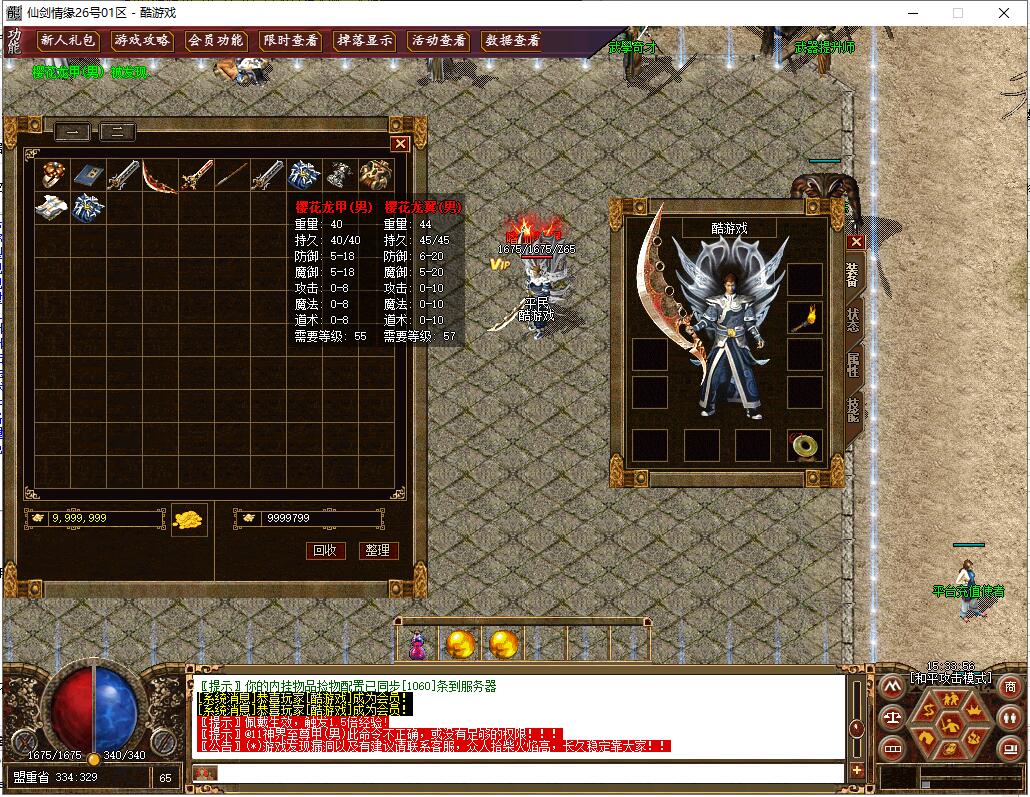Close the inventory bag window
1030x797 pixels.
click(400, 144)
